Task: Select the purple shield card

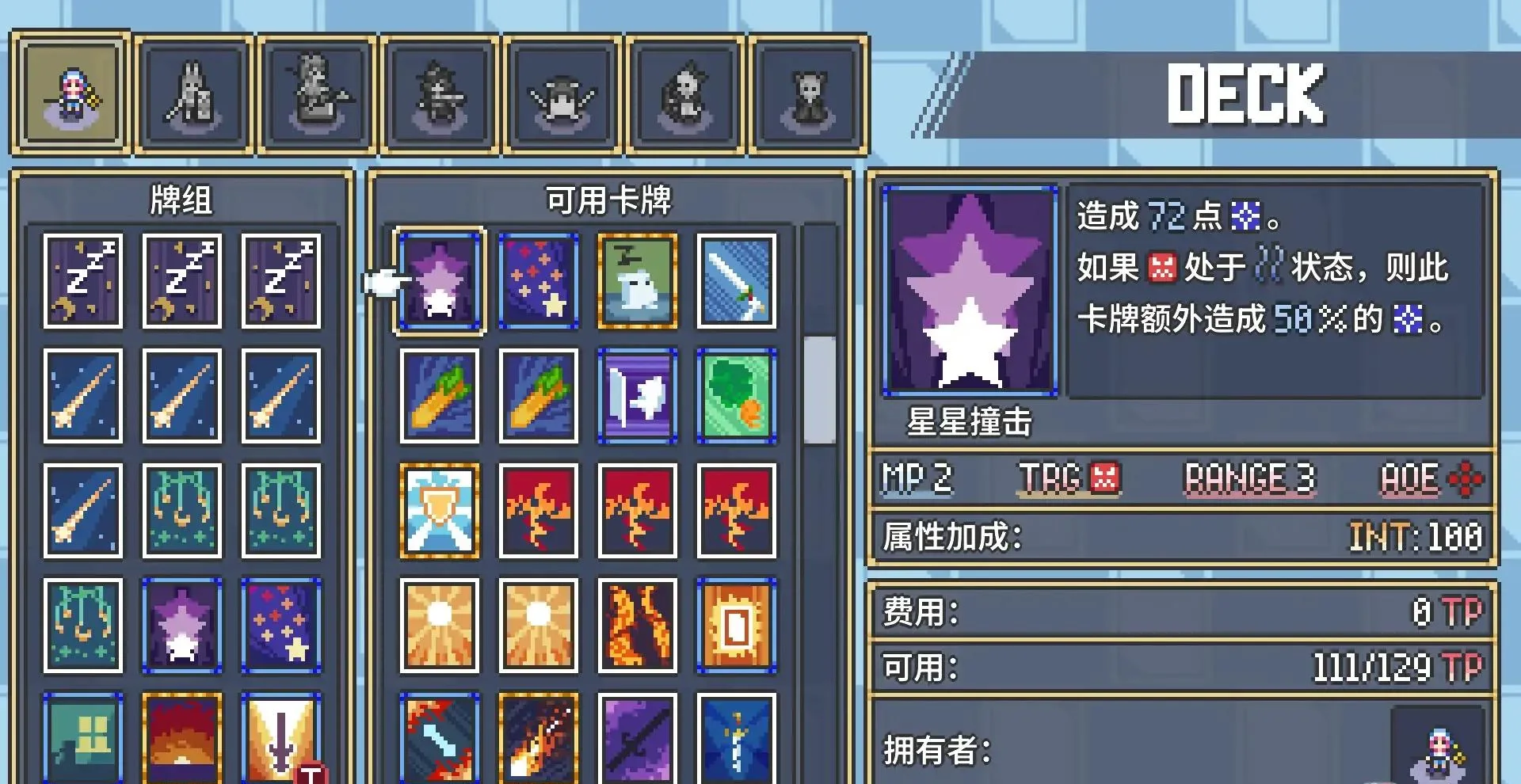Action: point(636,396)
